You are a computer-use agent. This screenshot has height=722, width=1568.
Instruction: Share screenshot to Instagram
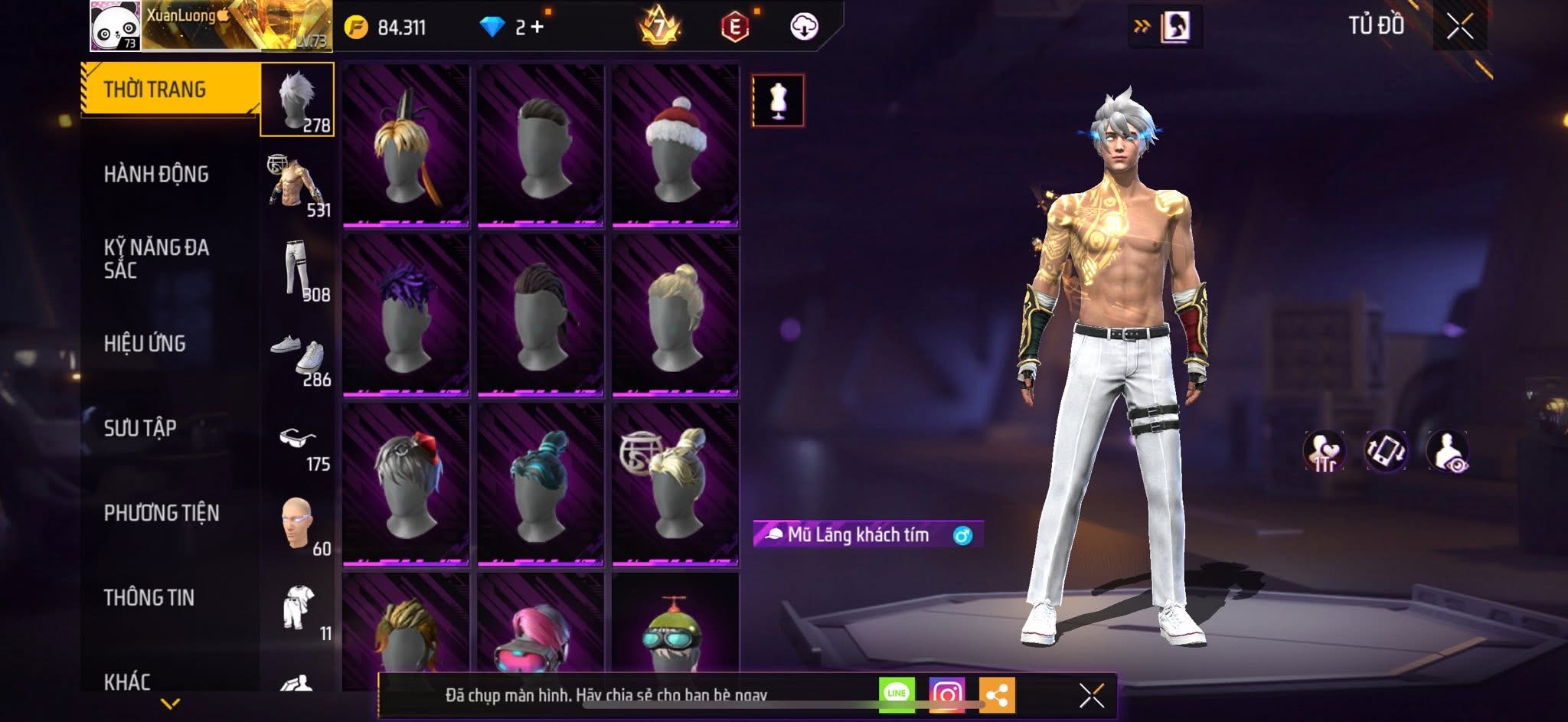pos(946,694)
